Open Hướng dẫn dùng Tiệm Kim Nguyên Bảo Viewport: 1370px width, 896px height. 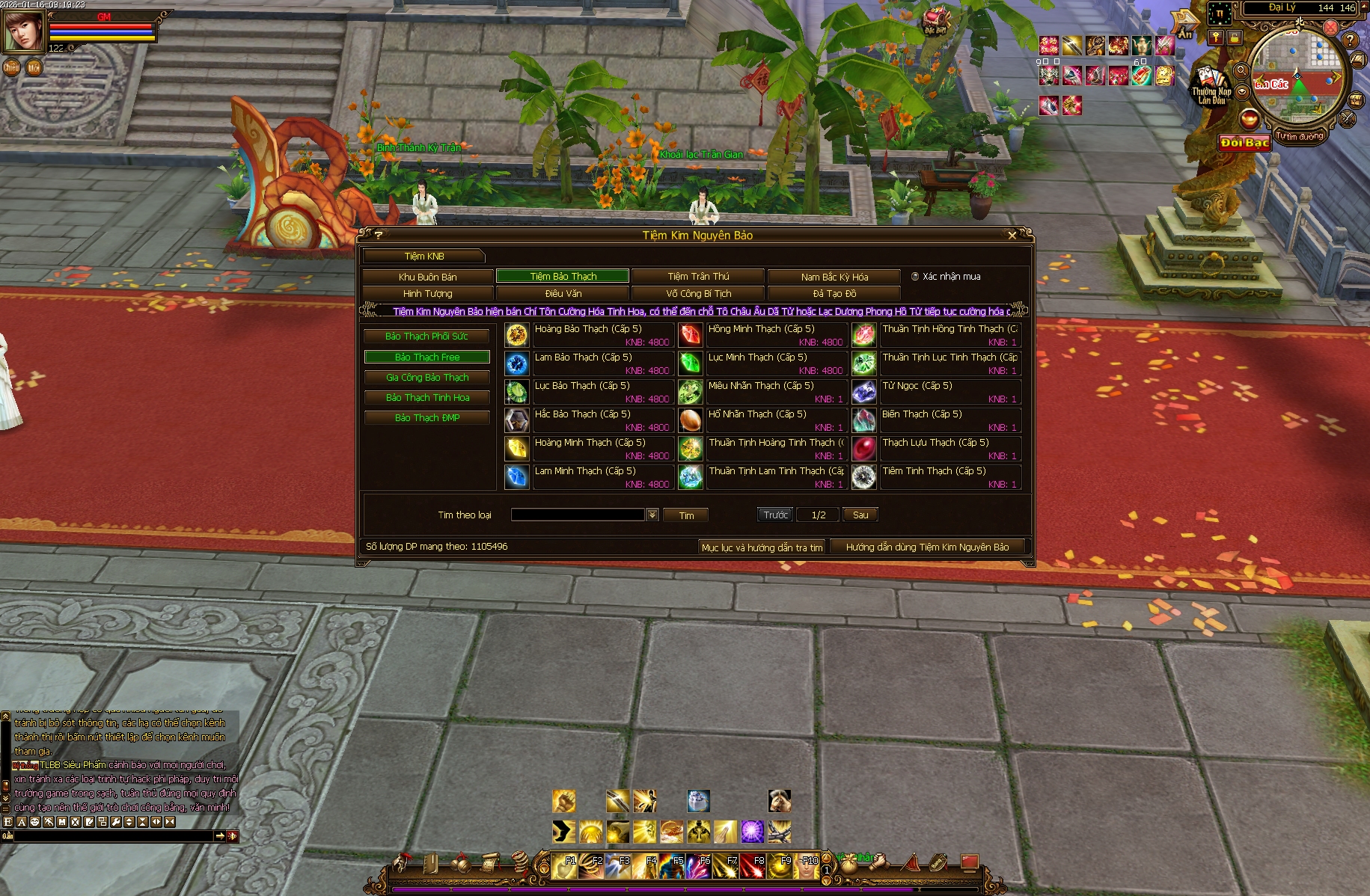pyautogui.click(x=927, y=547)
